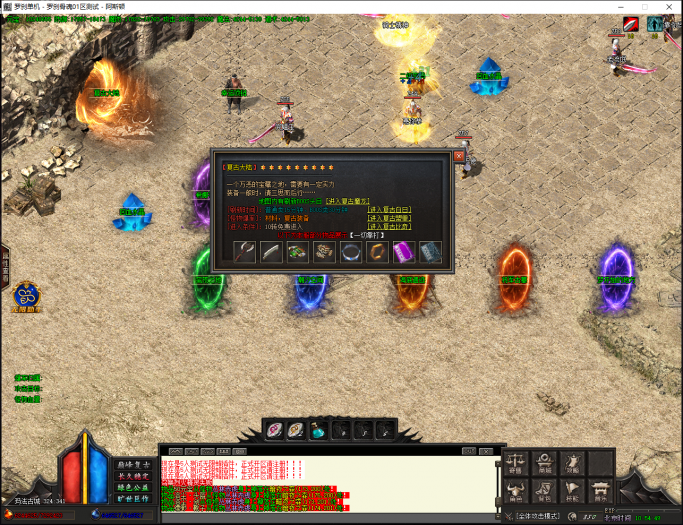Screen dimensions: 683x525
Task: Open the blue swirl assistant icon
Action: tap(25, 295)
